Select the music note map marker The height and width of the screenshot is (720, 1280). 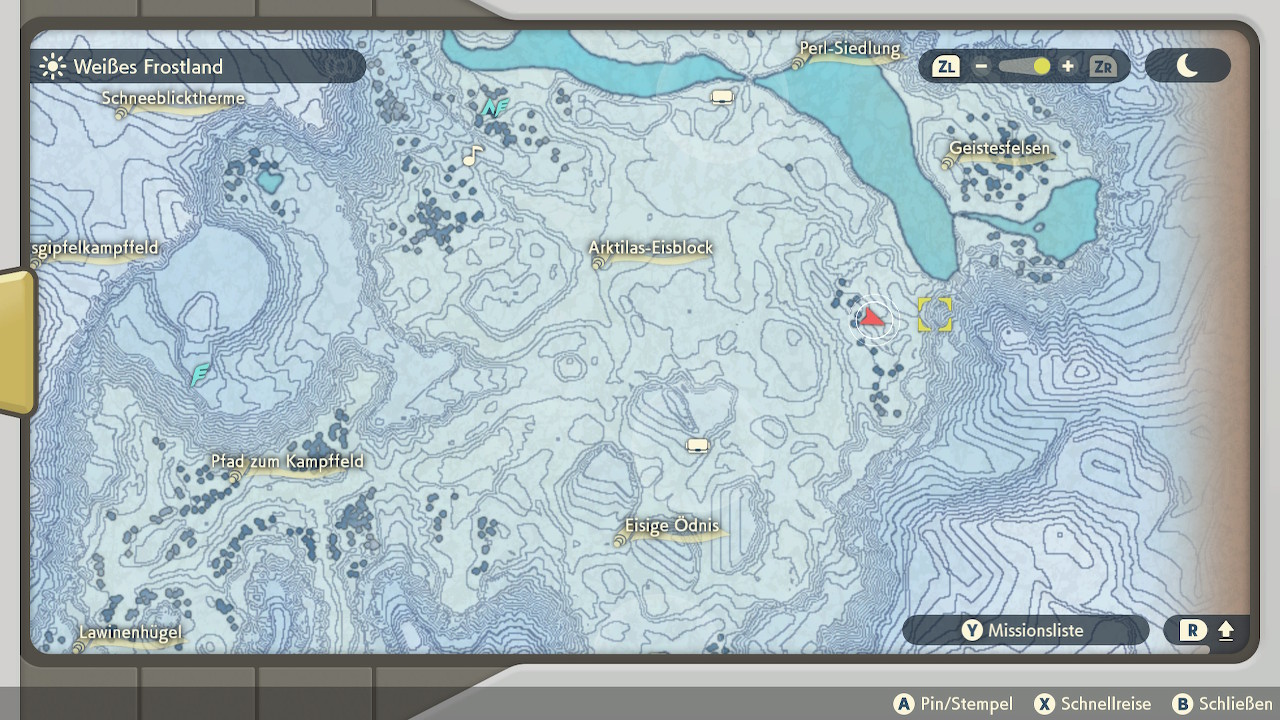(x=472, y=156)
